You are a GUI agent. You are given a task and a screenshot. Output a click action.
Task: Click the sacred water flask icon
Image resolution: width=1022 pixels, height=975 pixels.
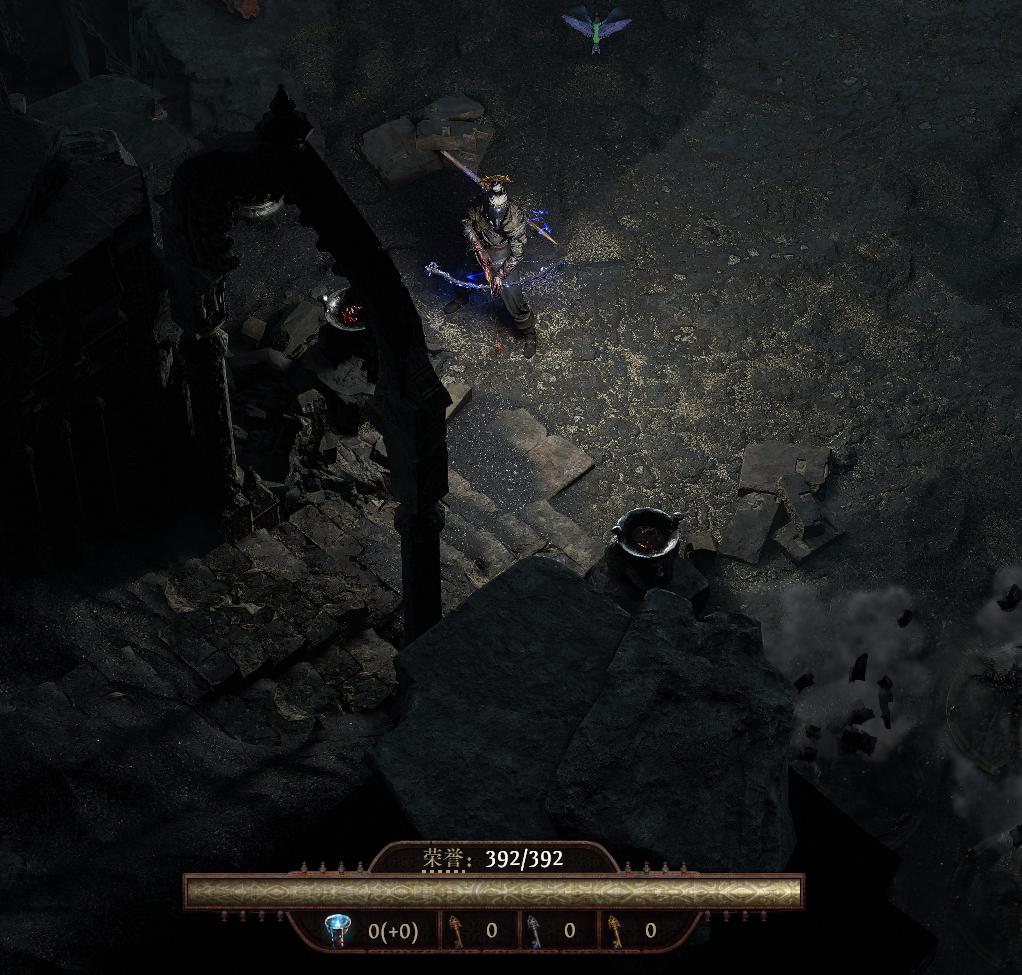click(x=337, y=931)
